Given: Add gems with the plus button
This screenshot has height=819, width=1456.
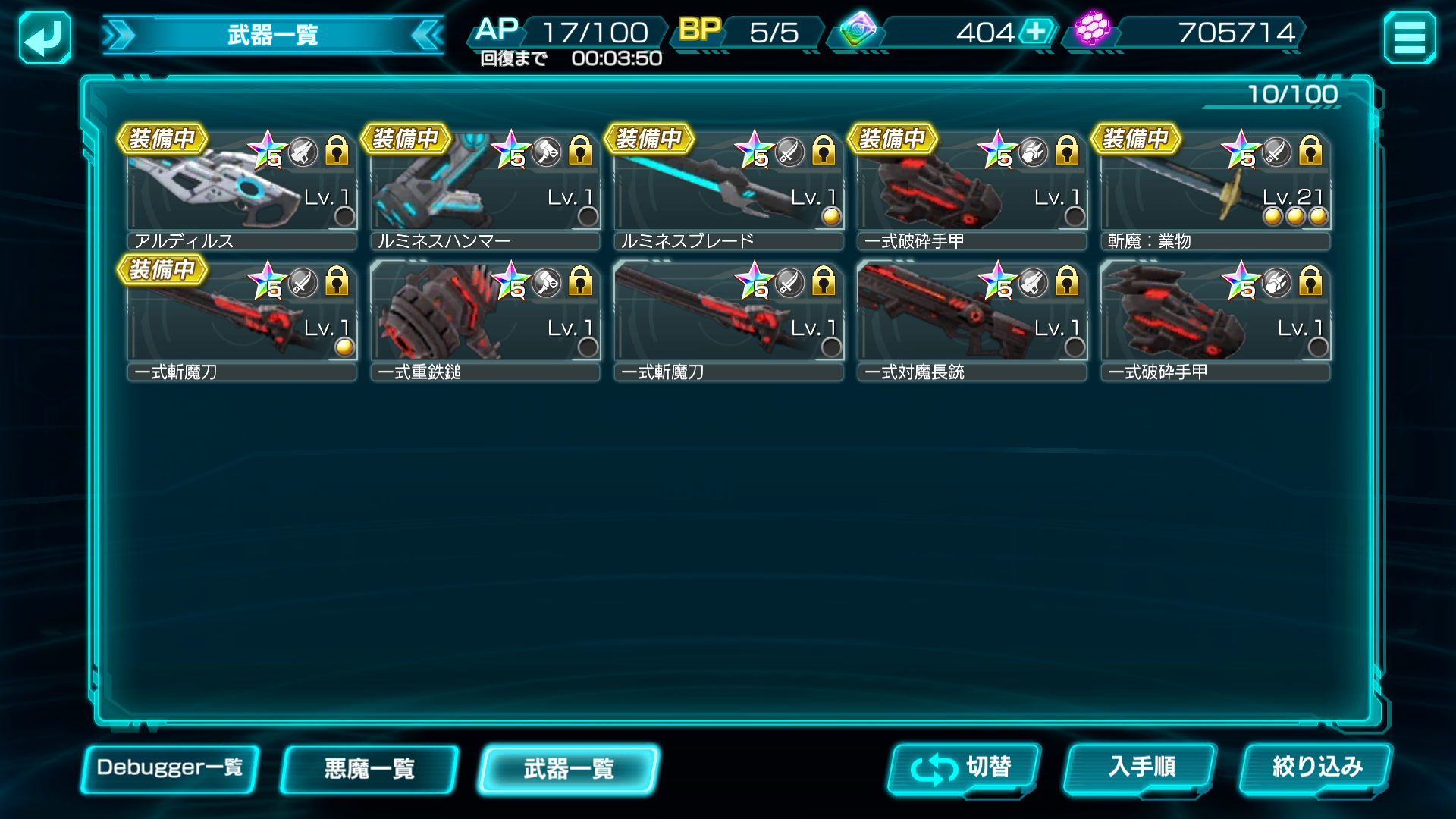Looking at the screenshot, I should point(1036,32).
